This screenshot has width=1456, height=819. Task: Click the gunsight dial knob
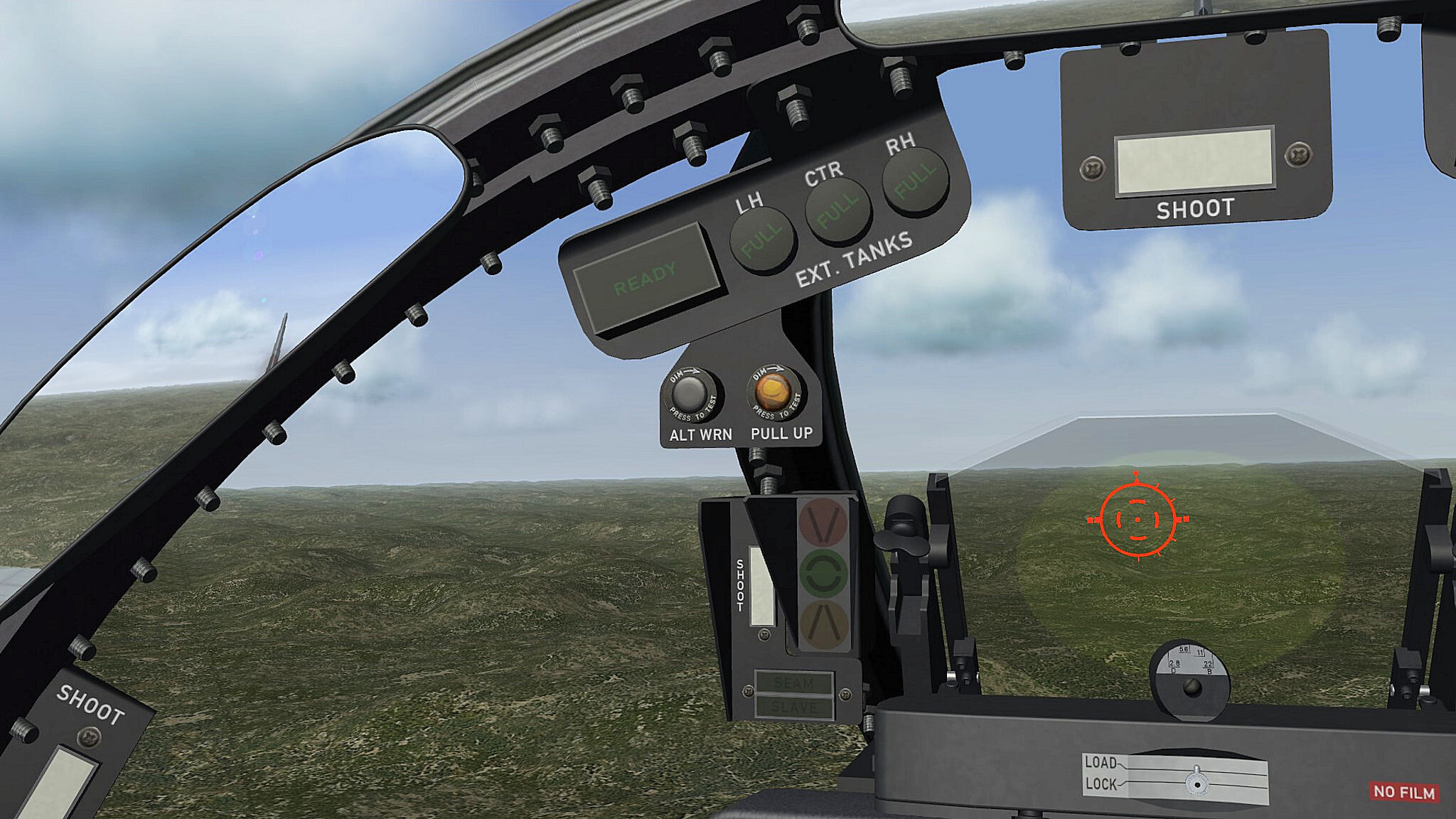click(1192, 687)
